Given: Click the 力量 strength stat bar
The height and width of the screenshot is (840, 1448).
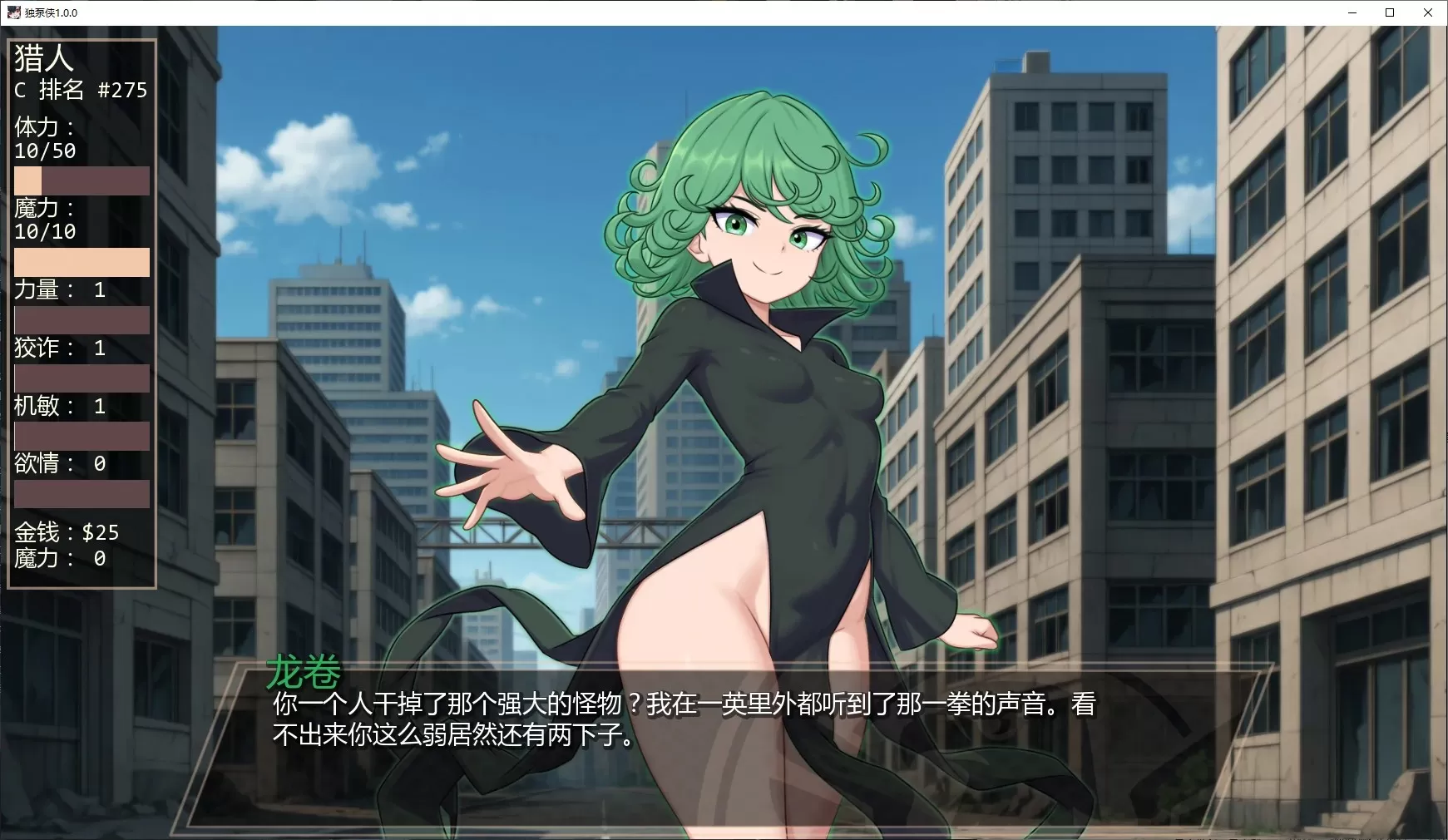Looking at the screenshot, I should click(81, 319).
